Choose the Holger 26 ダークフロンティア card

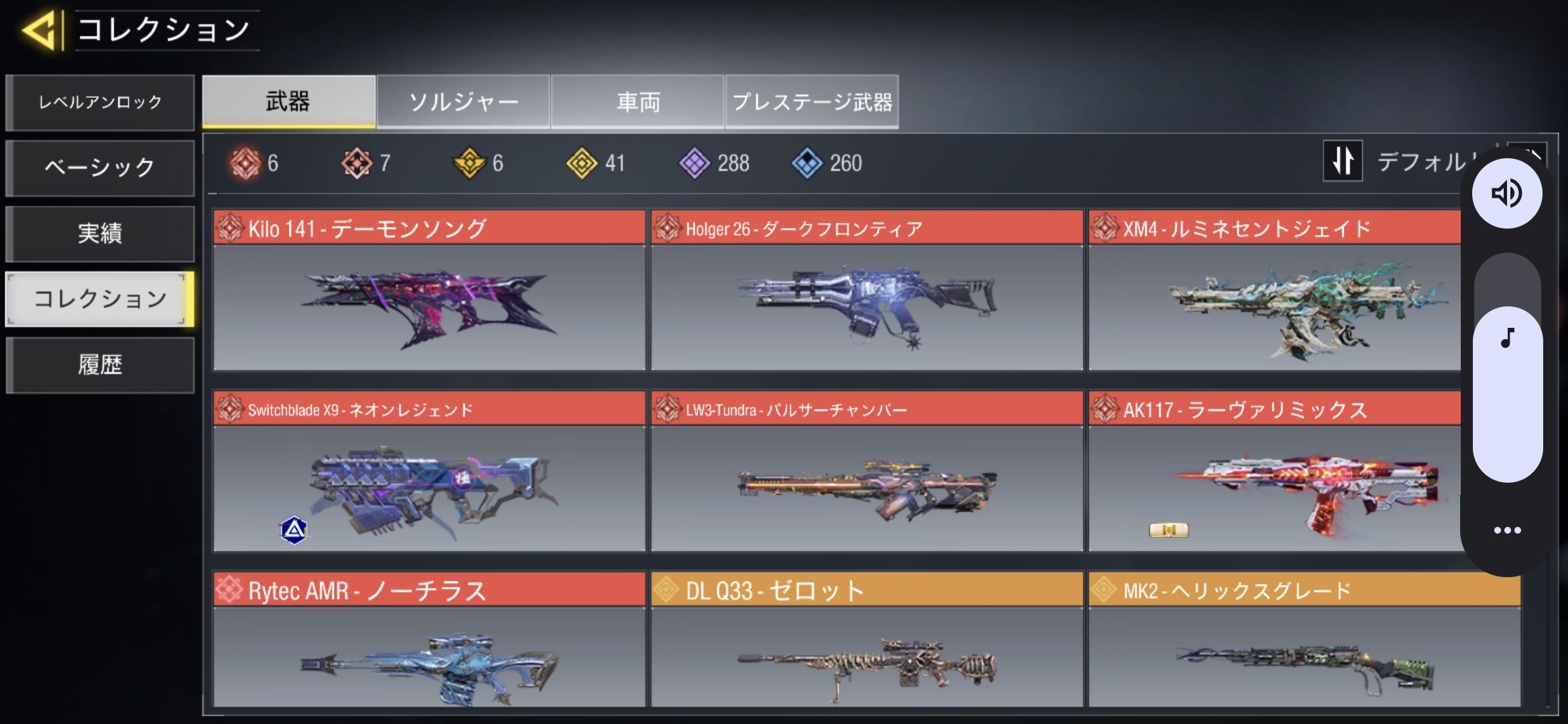coord(866,290)
